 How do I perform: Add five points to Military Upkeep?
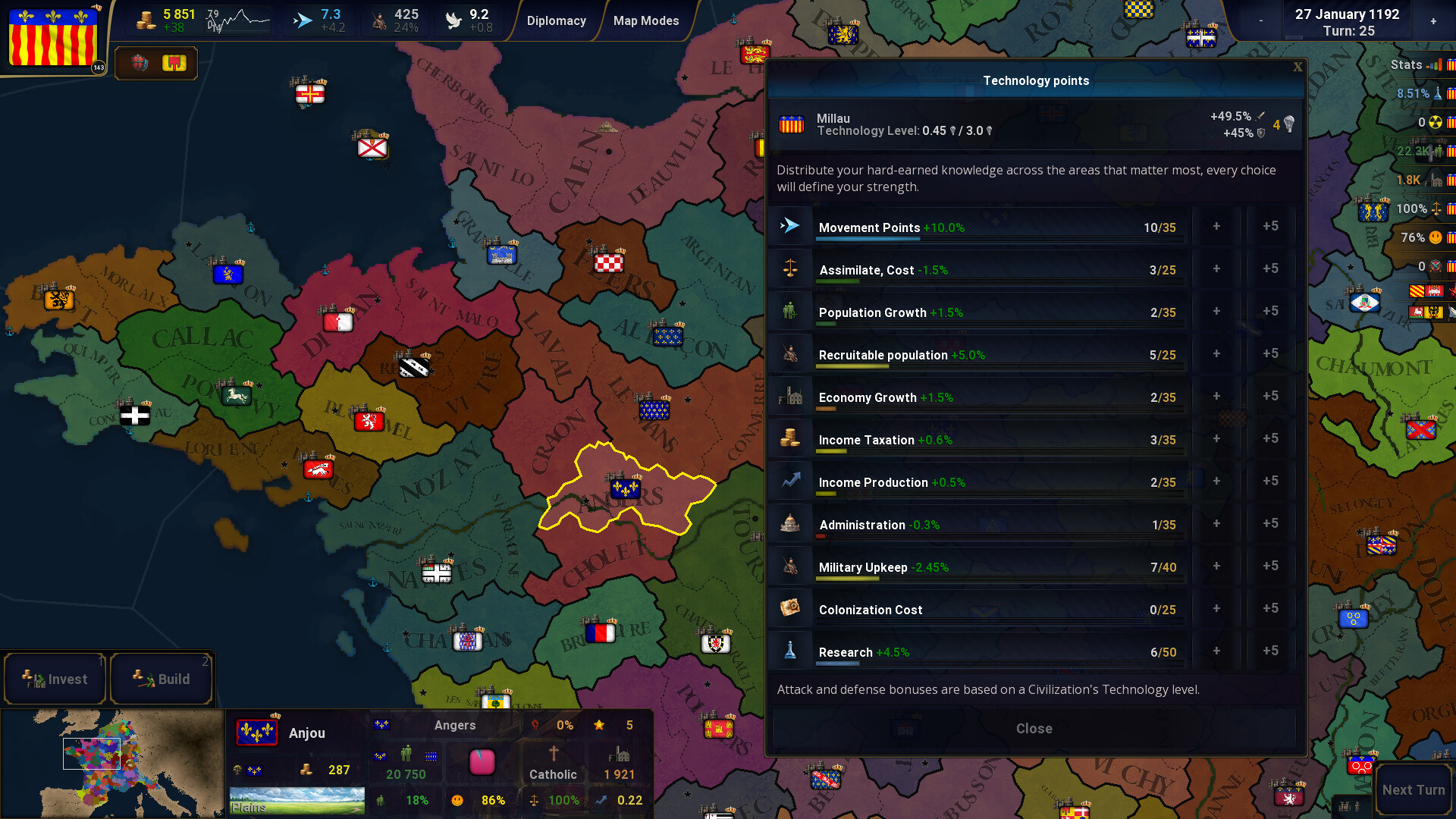pos(1270,566)
